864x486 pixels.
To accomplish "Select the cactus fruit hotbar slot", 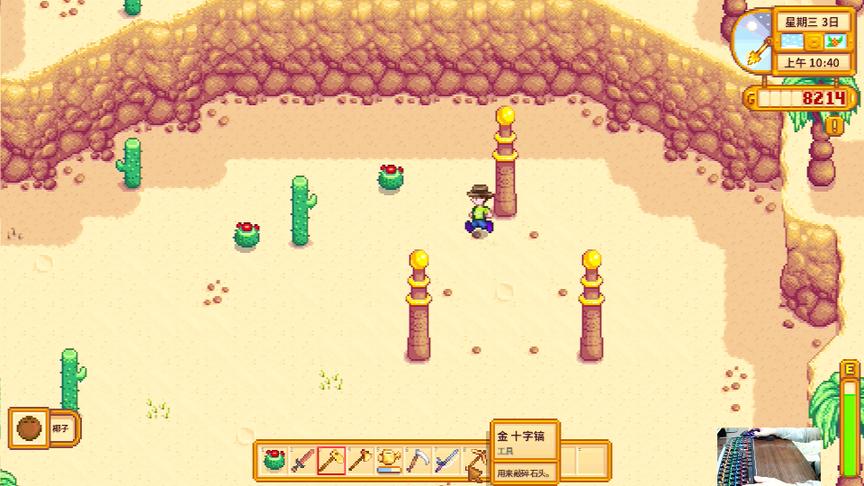I will (274, 460).
